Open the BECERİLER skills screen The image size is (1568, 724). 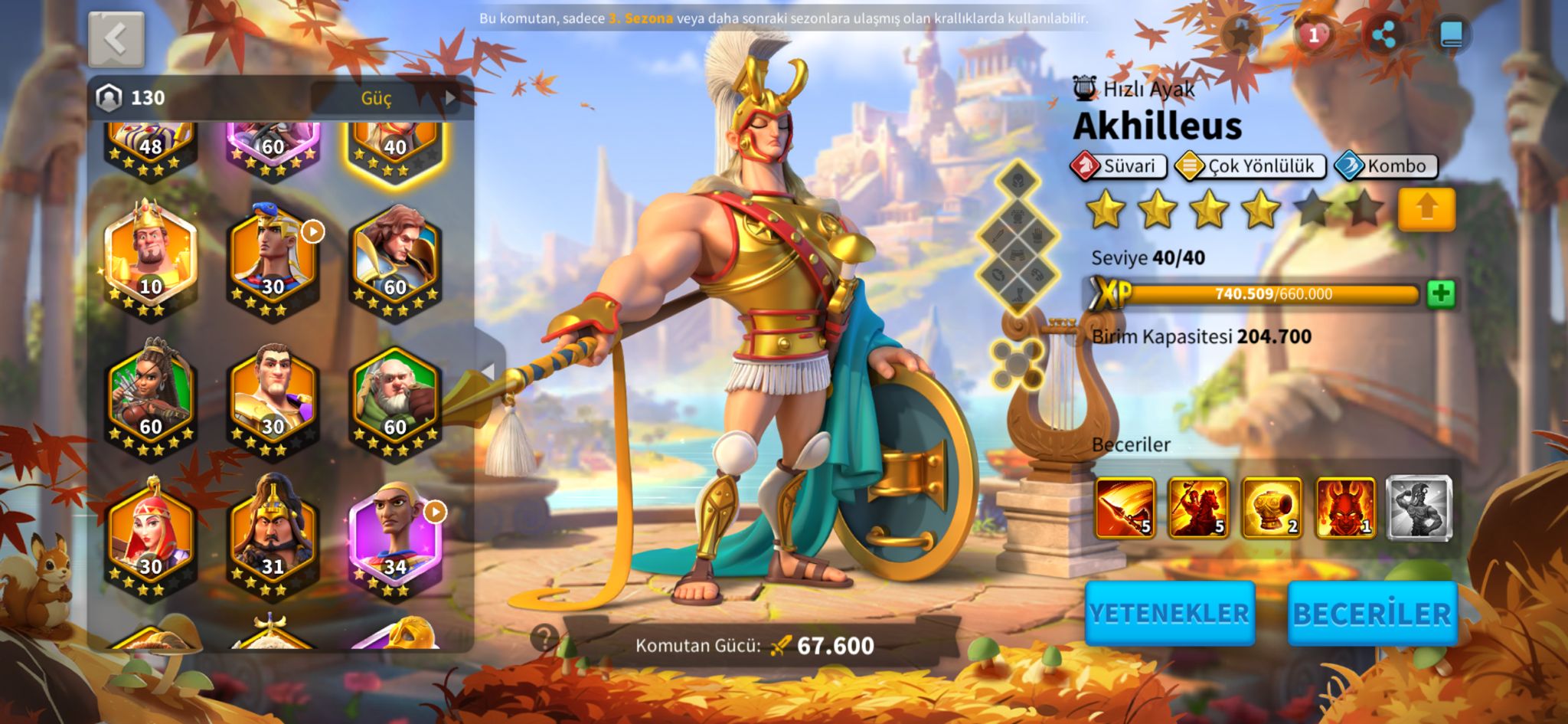point(1371,613)
